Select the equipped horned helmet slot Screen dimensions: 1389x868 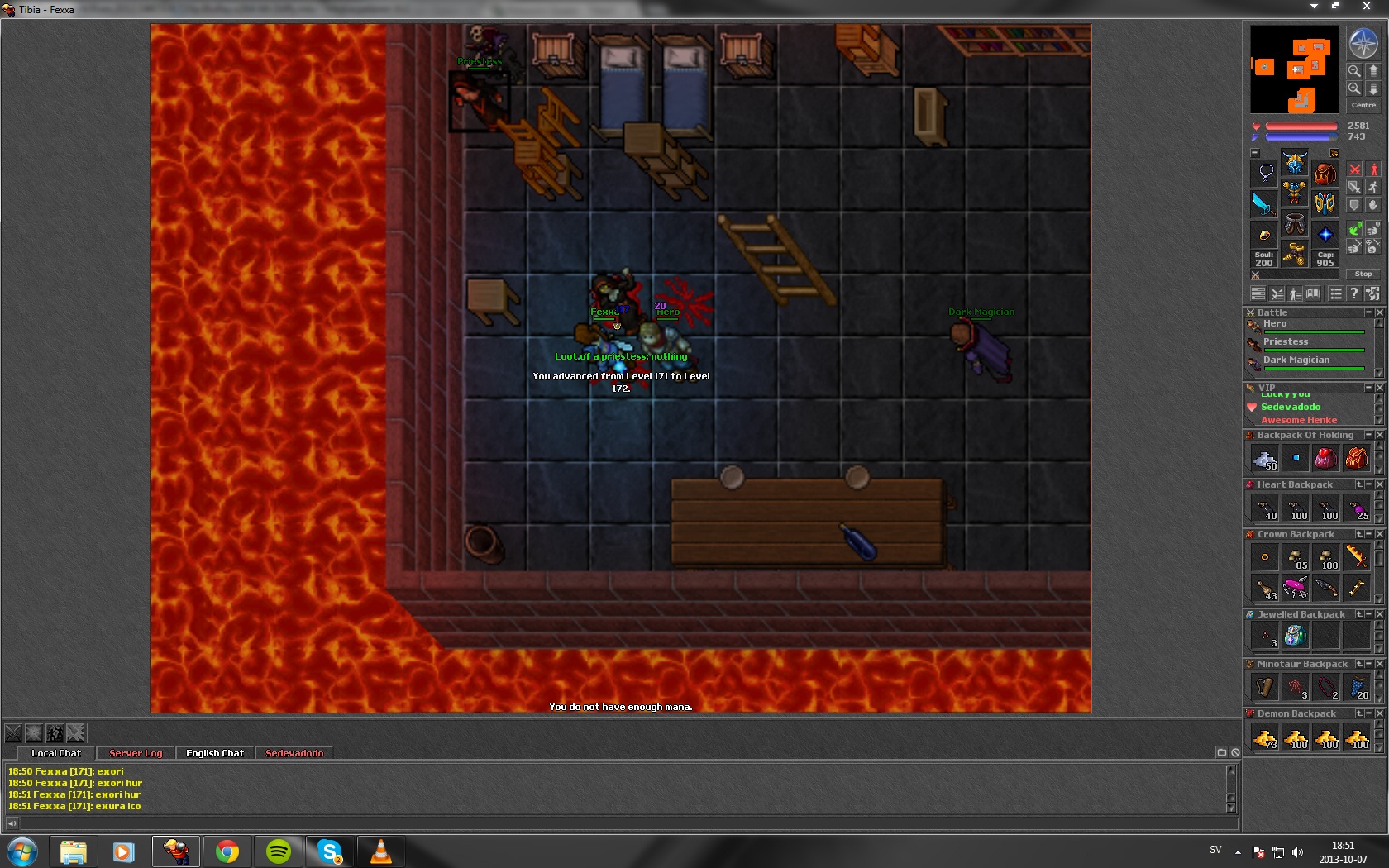[x=1295, y=163]
